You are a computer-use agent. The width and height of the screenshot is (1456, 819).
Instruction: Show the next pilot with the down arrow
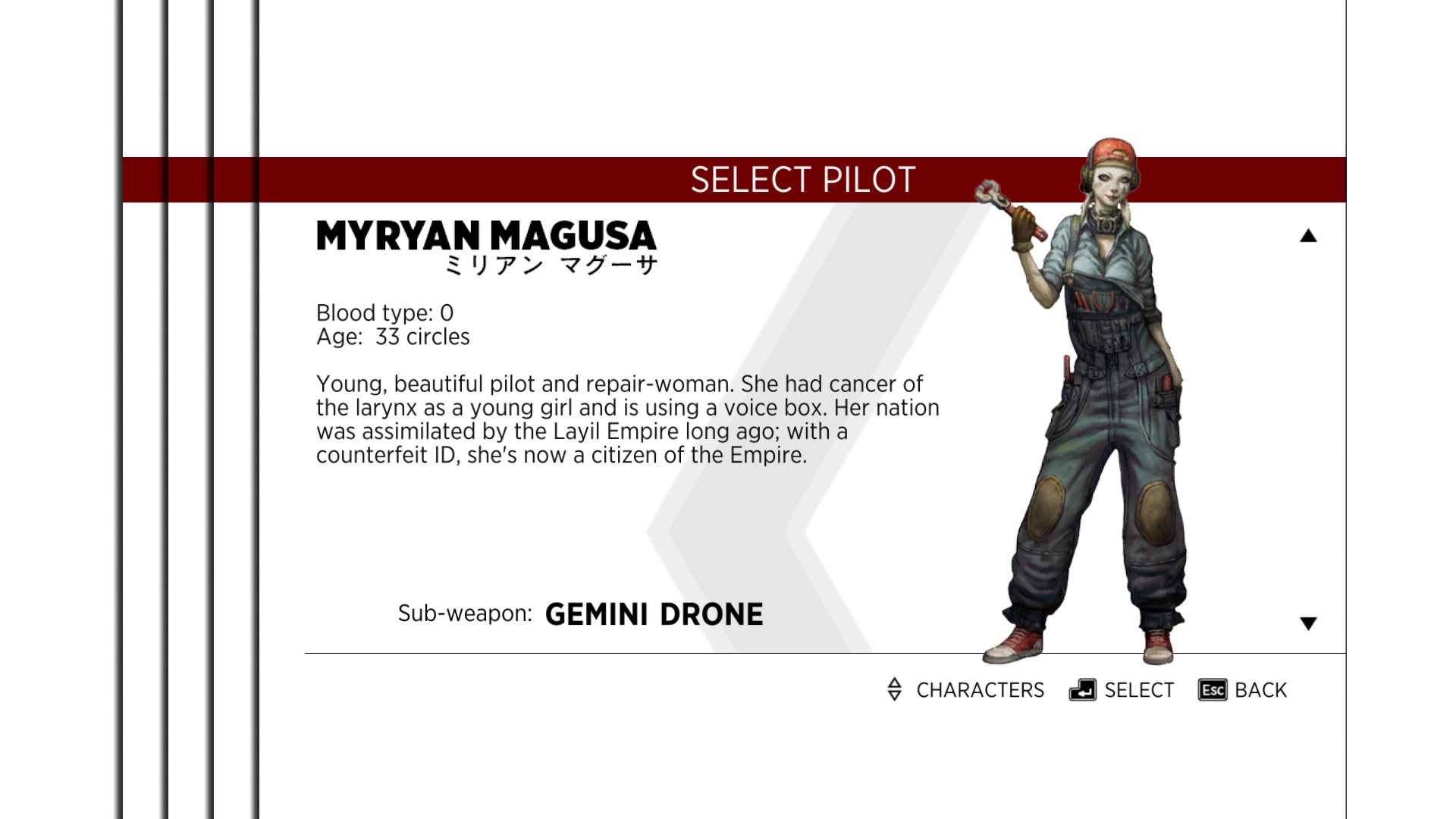pyautogui.click(x=1308, y=623)
